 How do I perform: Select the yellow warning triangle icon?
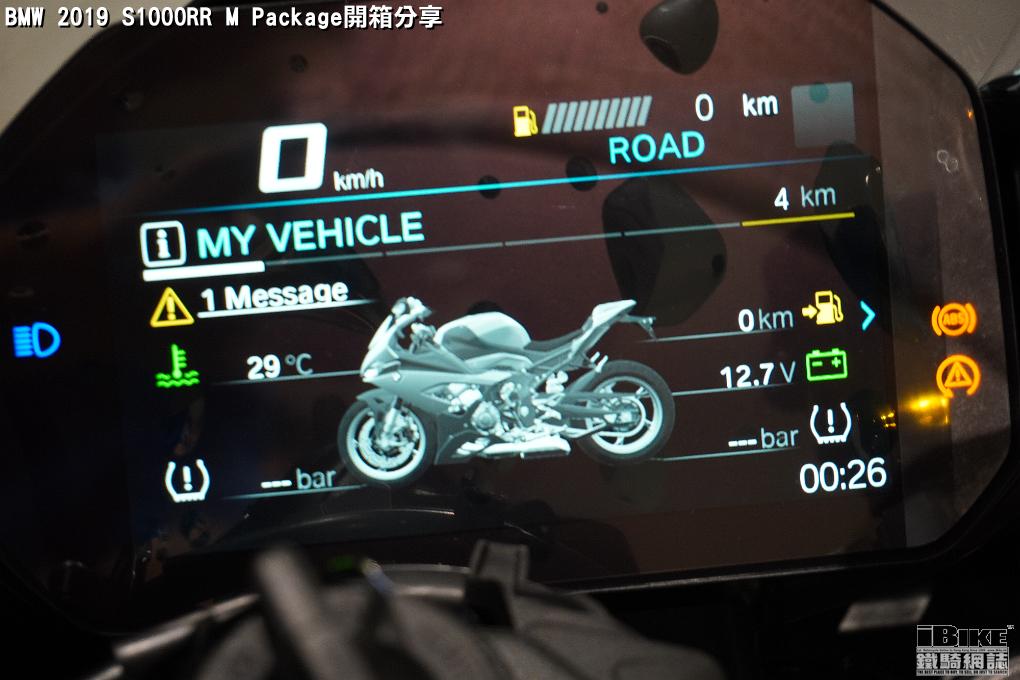pos(171,306)
